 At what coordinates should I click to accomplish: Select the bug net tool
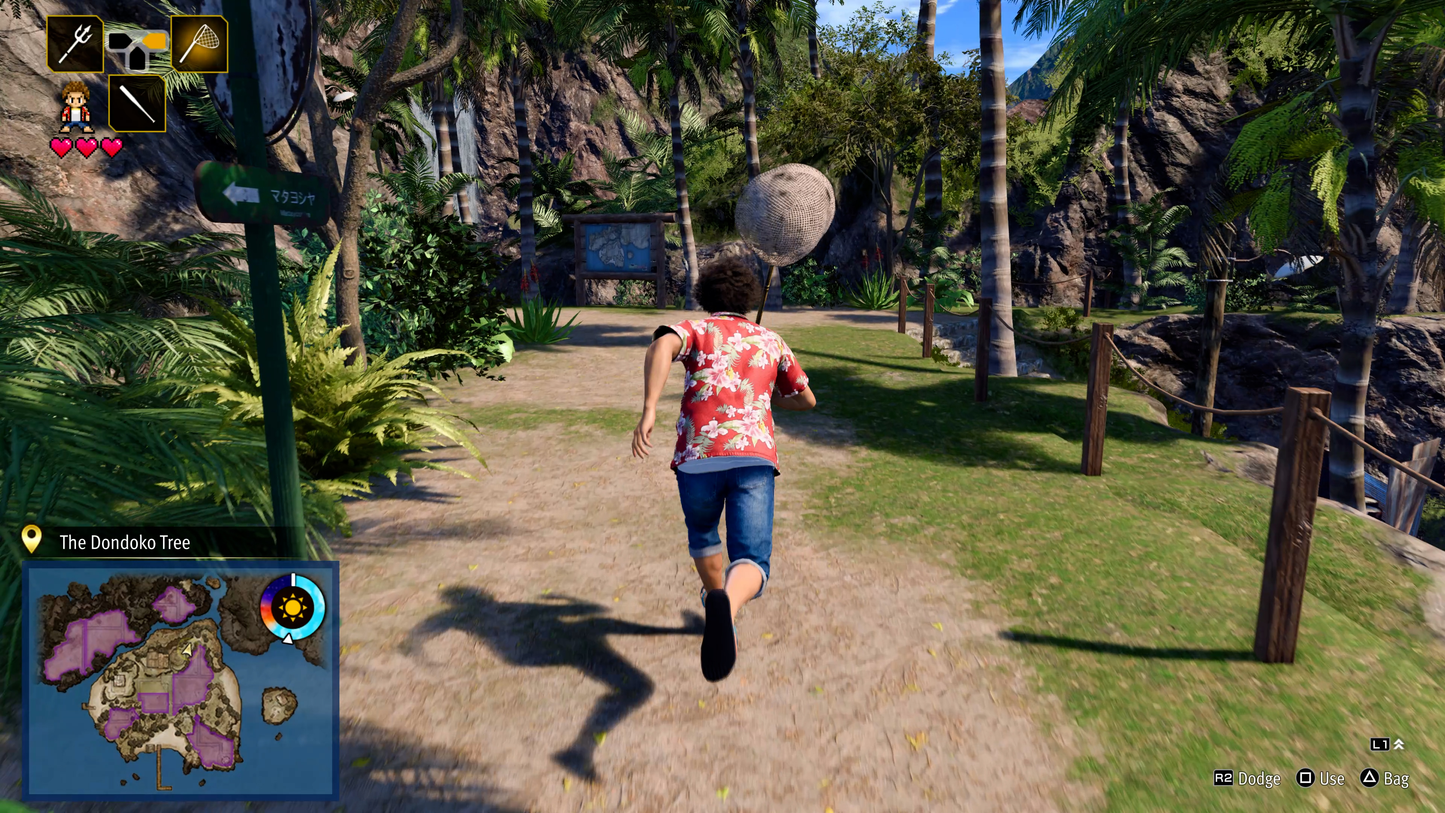pyautogui.click(x=202, y=43)
